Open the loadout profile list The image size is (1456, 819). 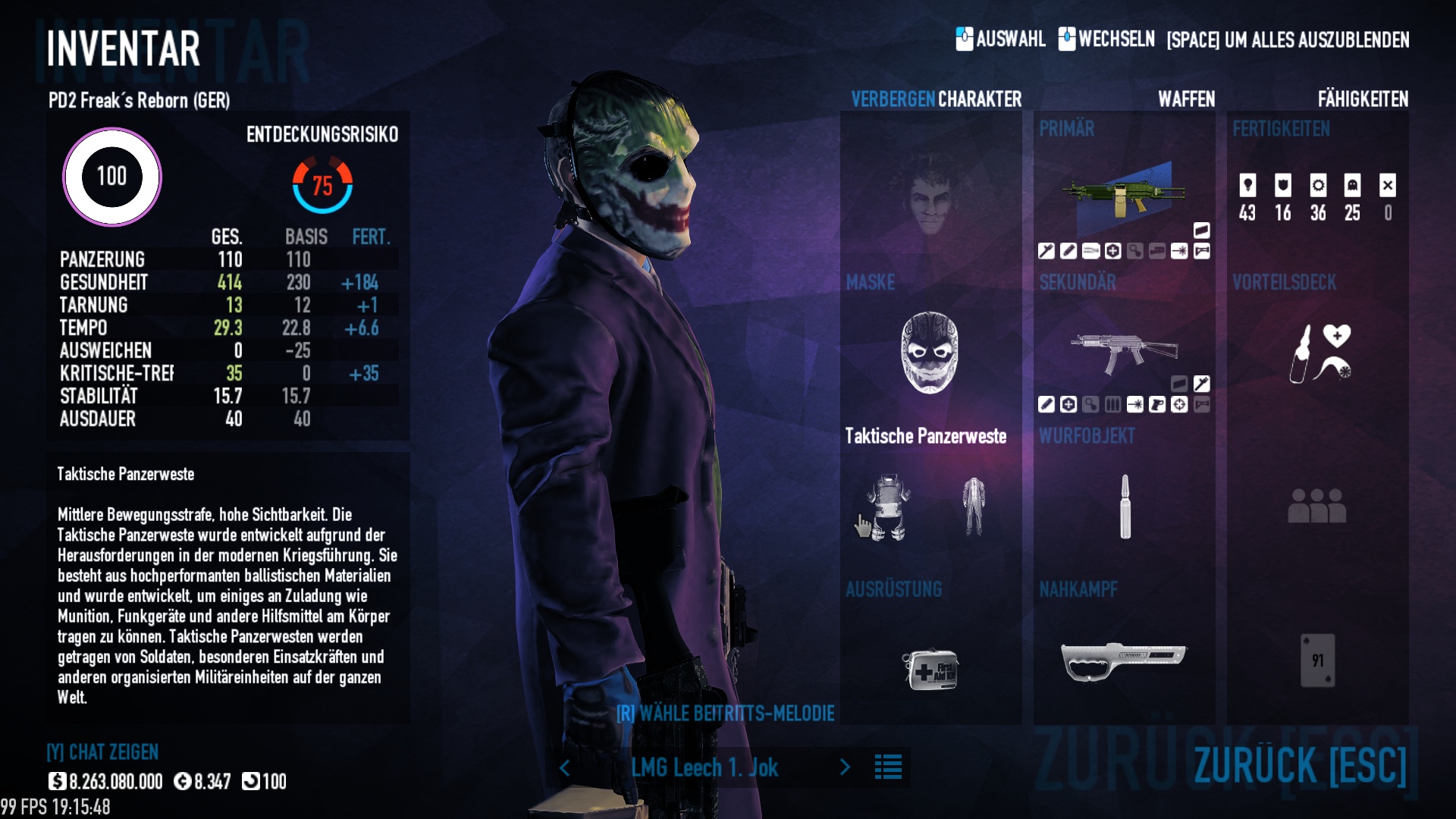click(x=888, y=767)
